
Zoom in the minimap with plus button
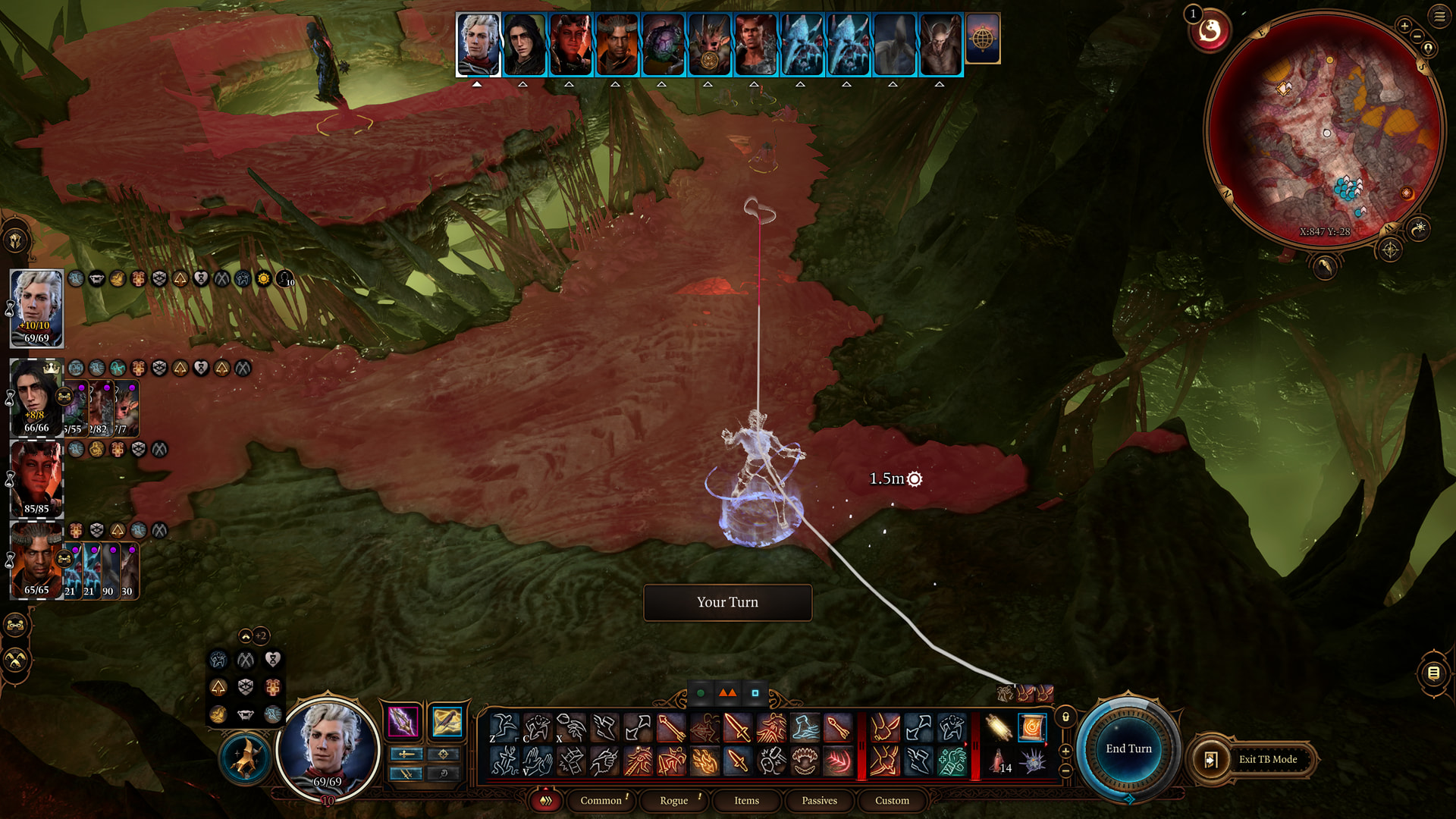1404,26
